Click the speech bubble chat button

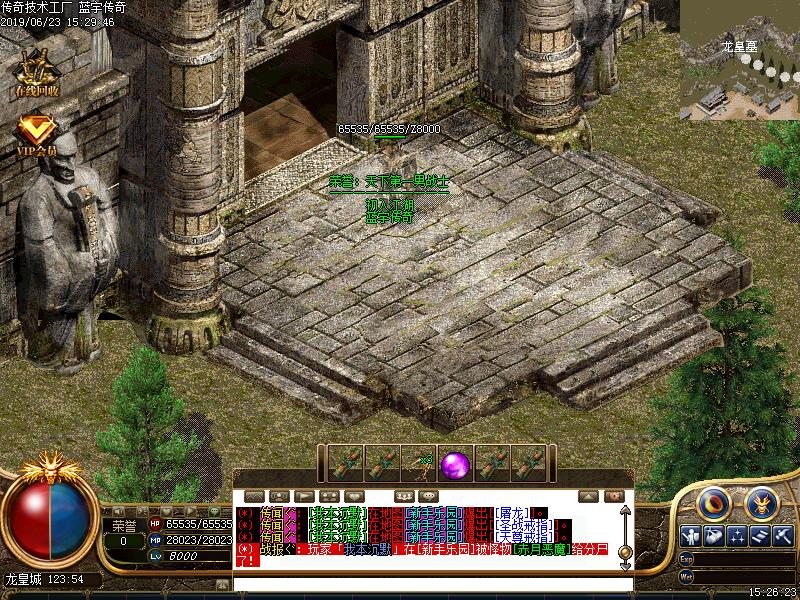(x=429, y=496)
